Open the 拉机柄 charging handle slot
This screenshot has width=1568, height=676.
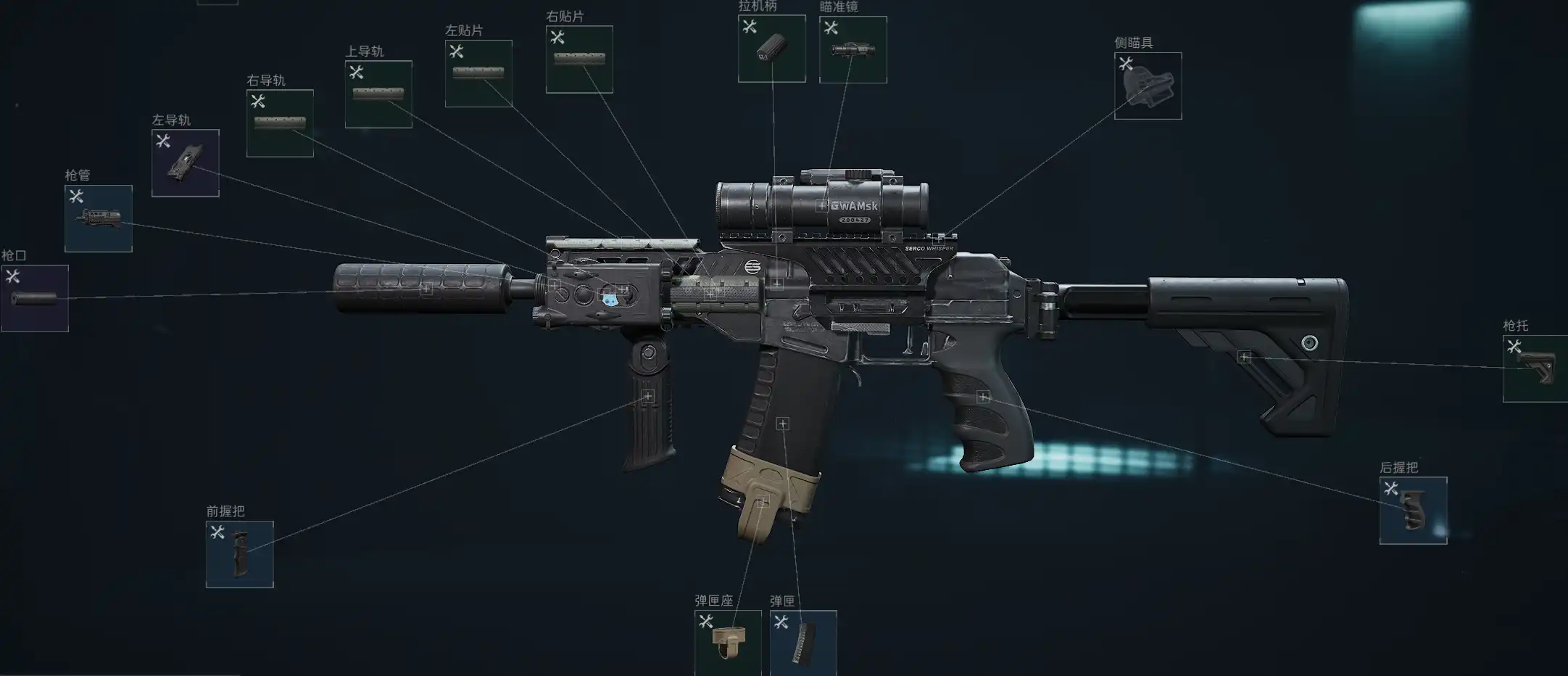point(771,49)
